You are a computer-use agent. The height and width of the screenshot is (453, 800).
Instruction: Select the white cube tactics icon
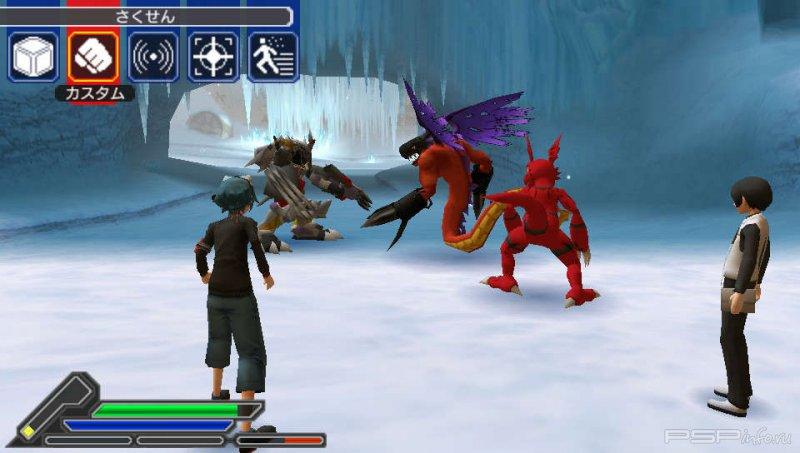[x=34, y=56]
